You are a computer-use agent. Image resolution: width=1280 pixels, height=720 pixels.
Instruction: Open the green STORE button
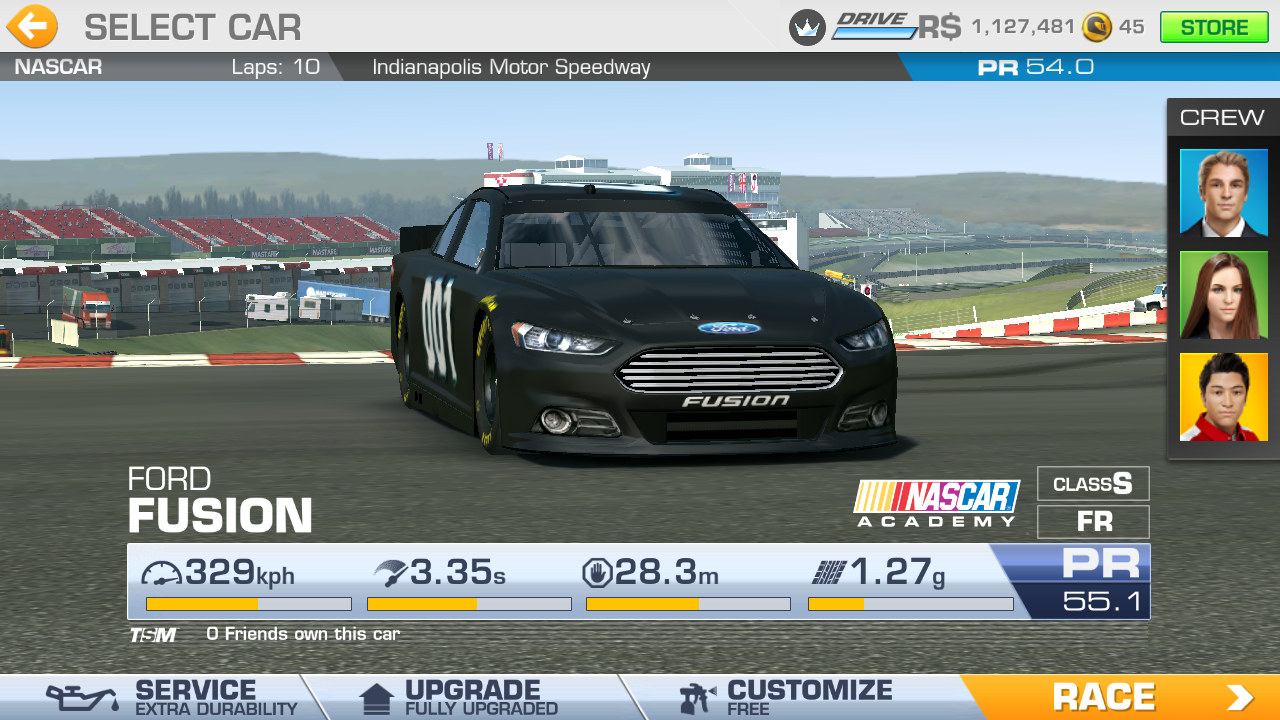tap(1213, 27)
